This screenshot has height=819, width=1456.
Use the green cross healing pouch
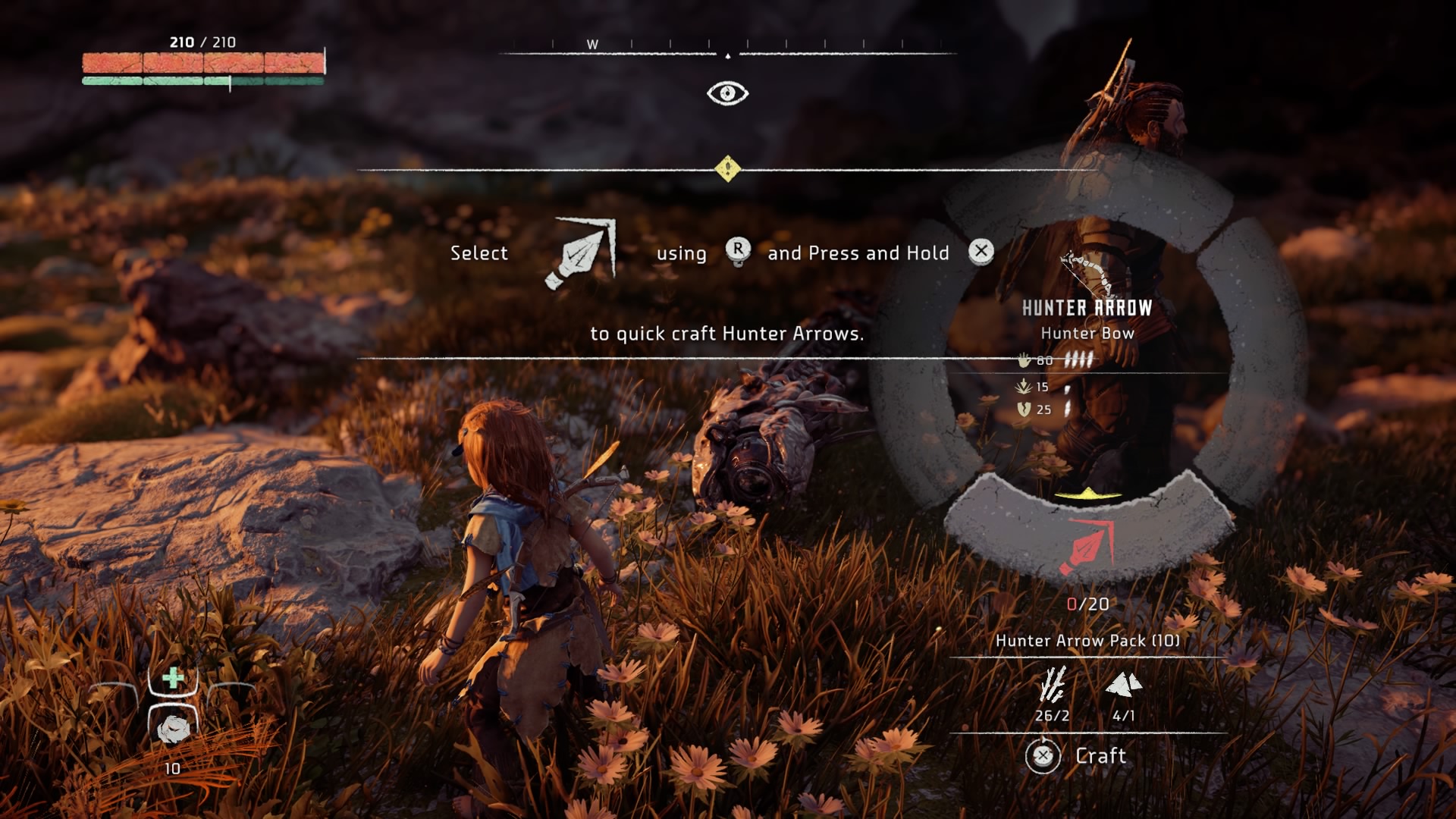(x=174, y=677)
